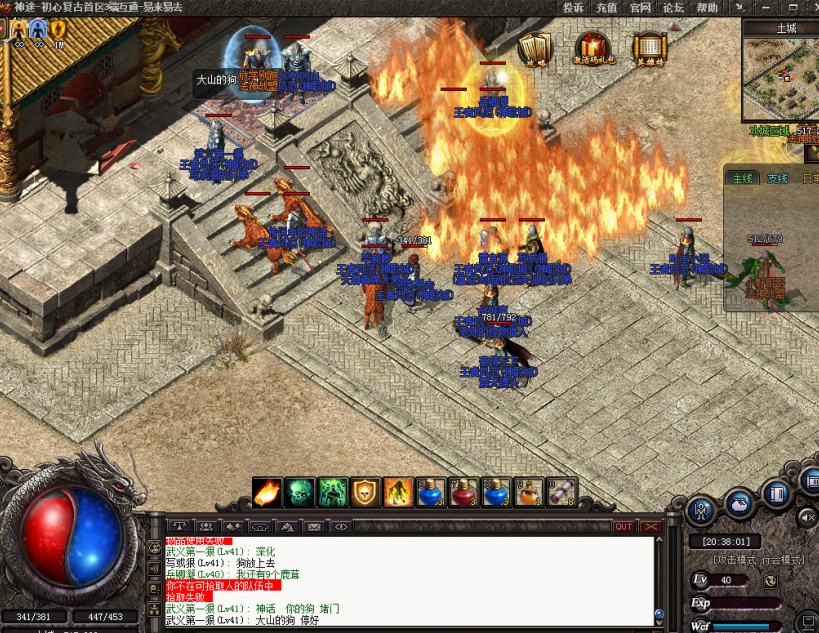The width and height of the screenshot is (819, 633).
Task: Activate the golden shield skull skill
Action: (x=365, y=492)
